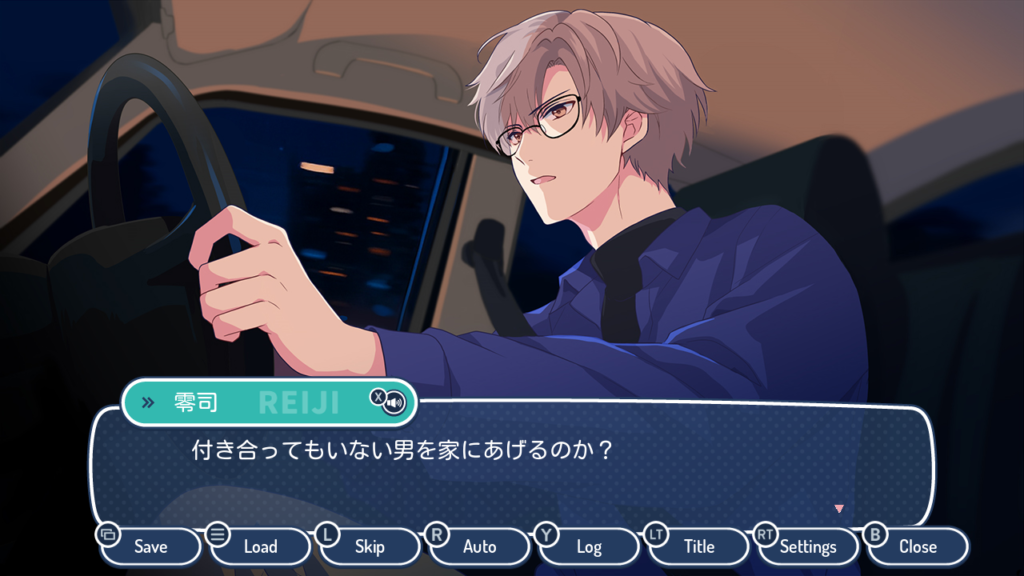Replay Reiji's voice line speaker icon
1024x576 pixels.
click(x=395, y=404)
